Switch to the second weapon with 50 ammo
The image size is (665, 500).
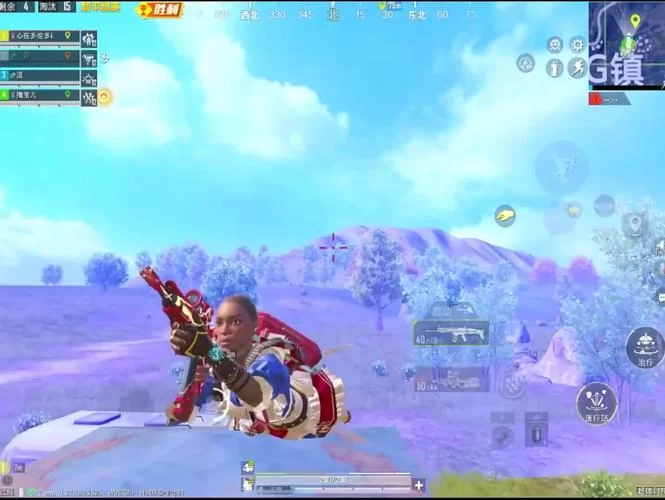click(449, 379)
